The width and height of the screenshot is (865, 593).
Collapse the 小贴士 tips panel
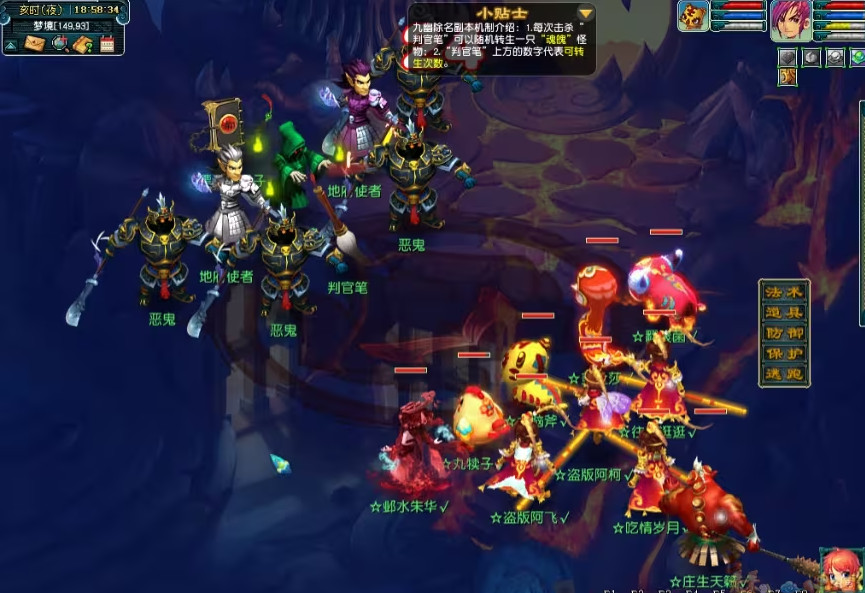point(585,12)
